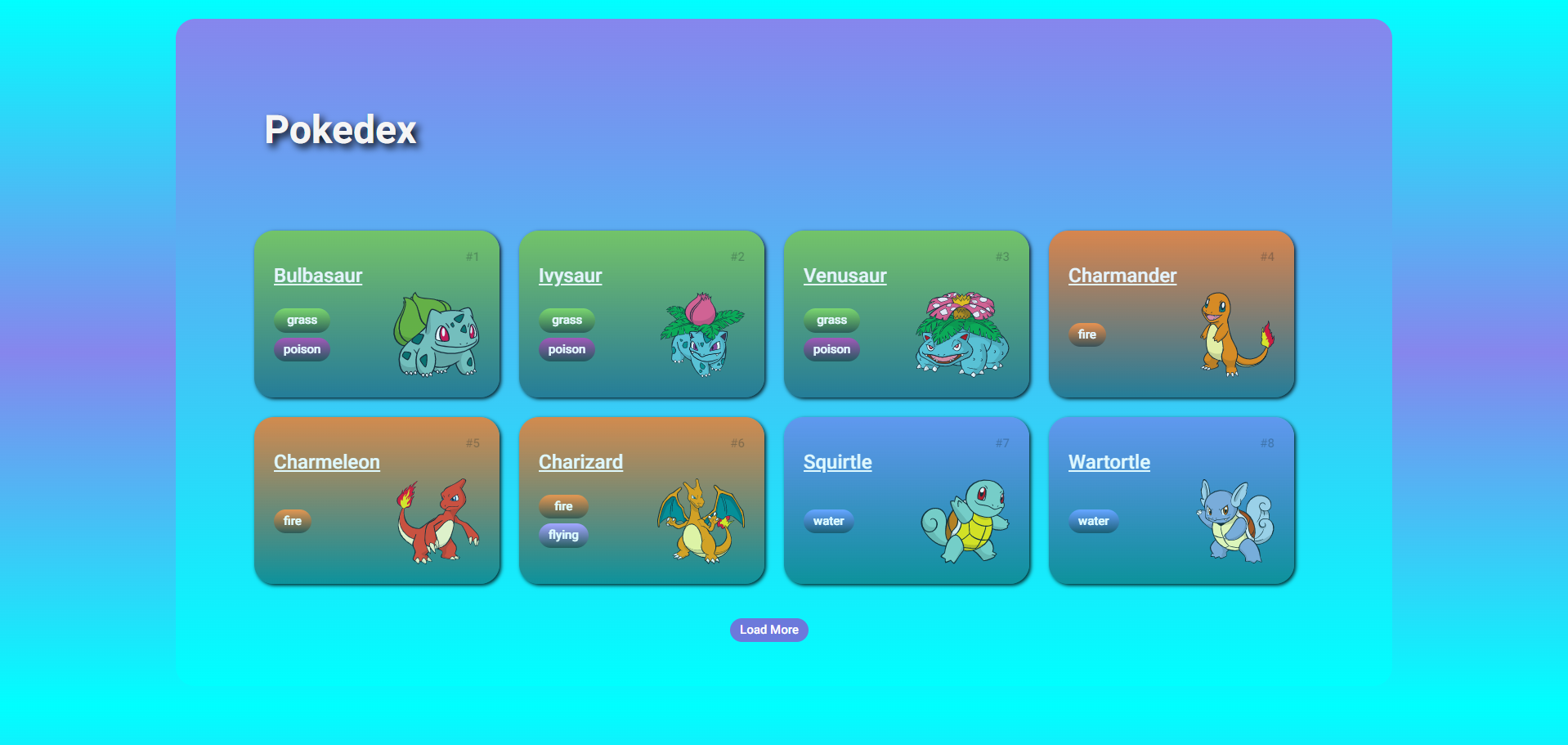The height and width of the screenshot is (745, 1568).
Task: Select the grass type badge on Bulbasaur
Action: click(301, 320)
